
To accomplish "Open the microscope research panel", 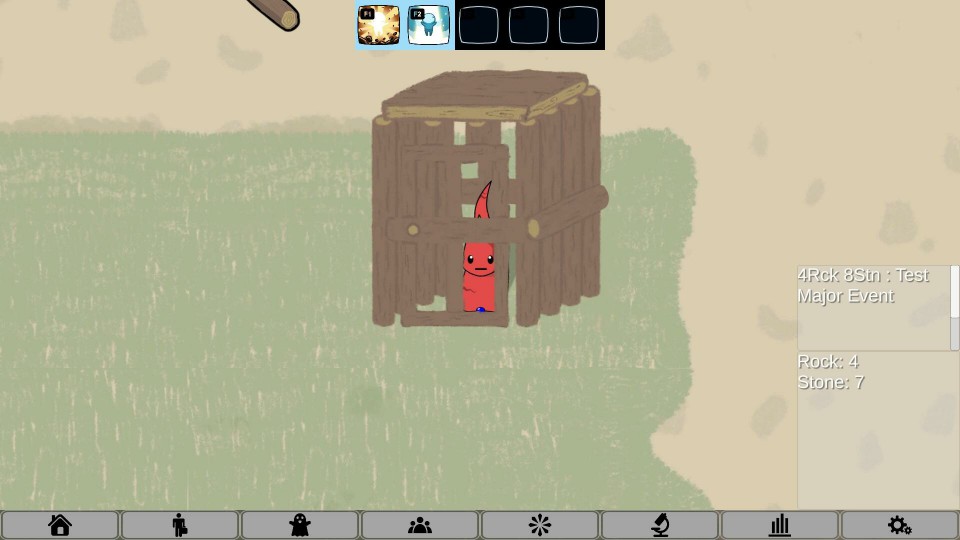I will (660, 525).
